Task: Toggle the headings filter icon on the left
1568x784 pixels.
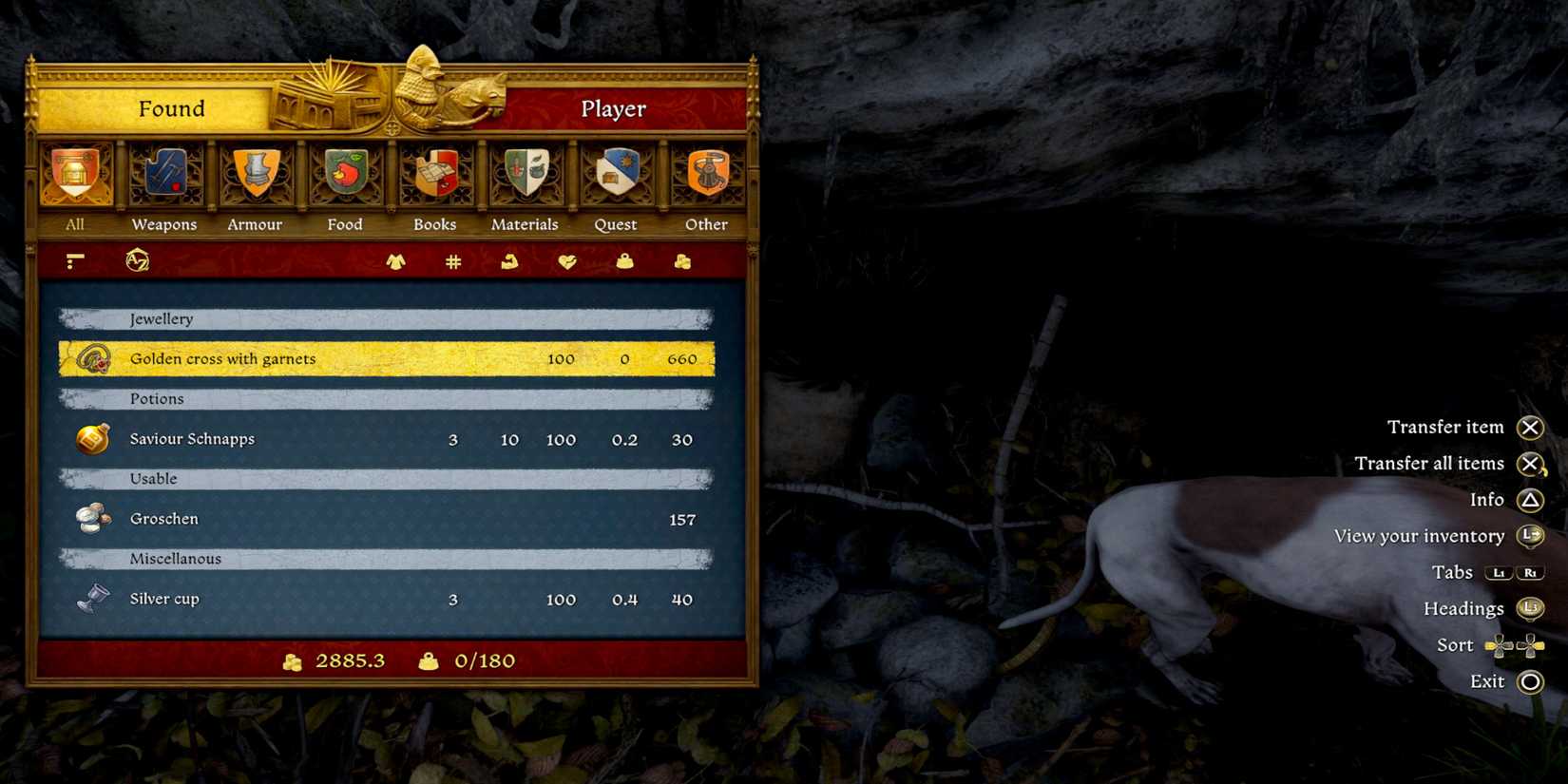Action: [x=74, y=261]
